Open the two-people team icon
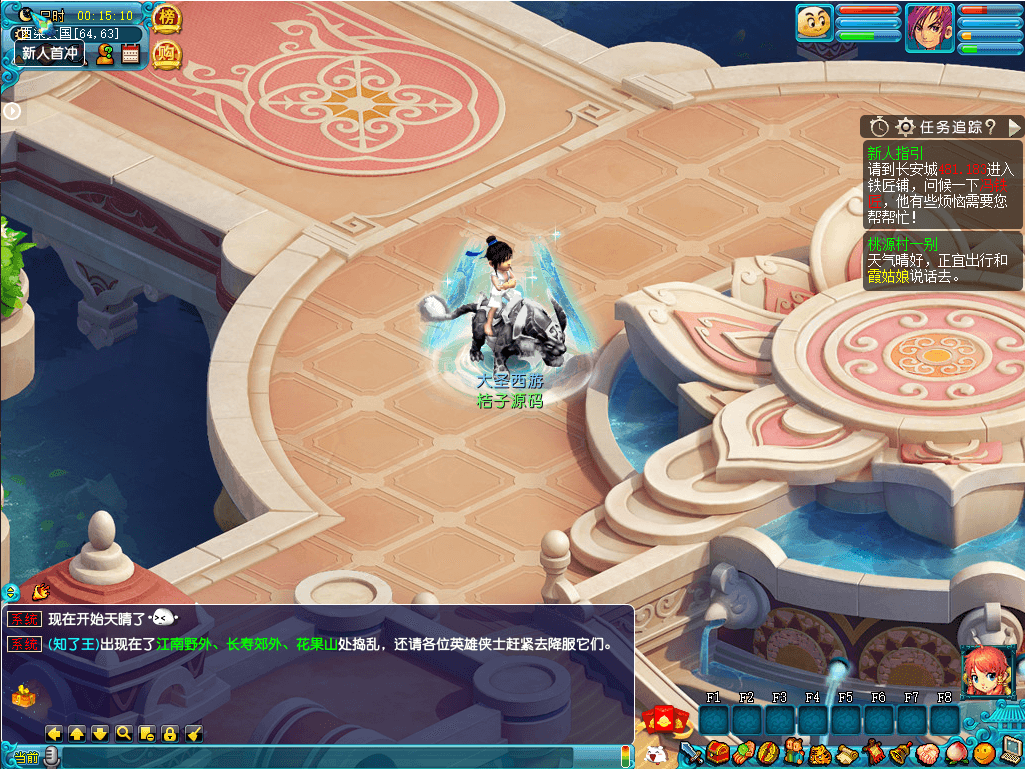Viewport: 1025px width, 769px height. (795, 752)
